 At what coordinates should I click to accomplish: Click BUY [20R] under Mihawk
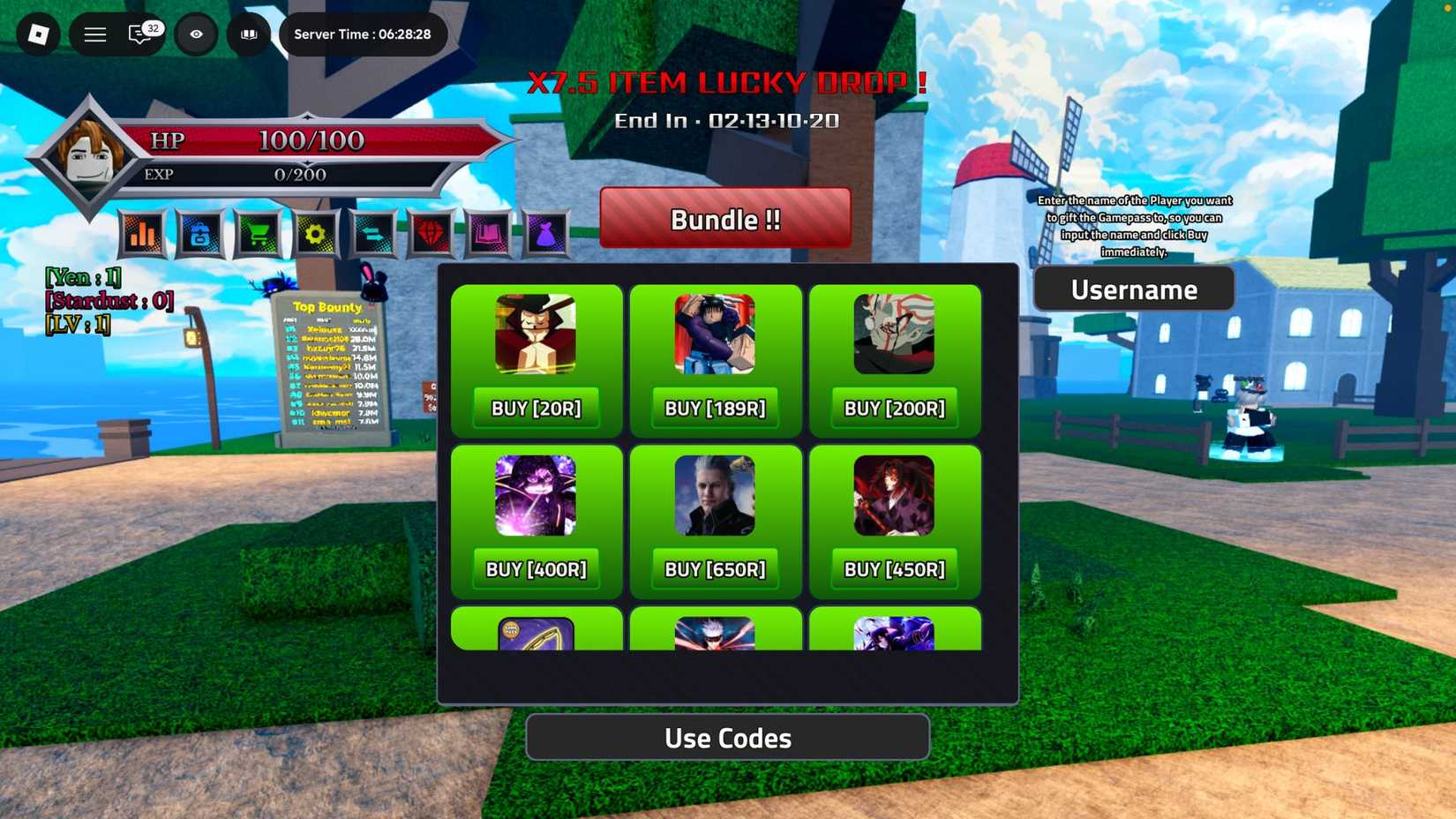[537, 408]
